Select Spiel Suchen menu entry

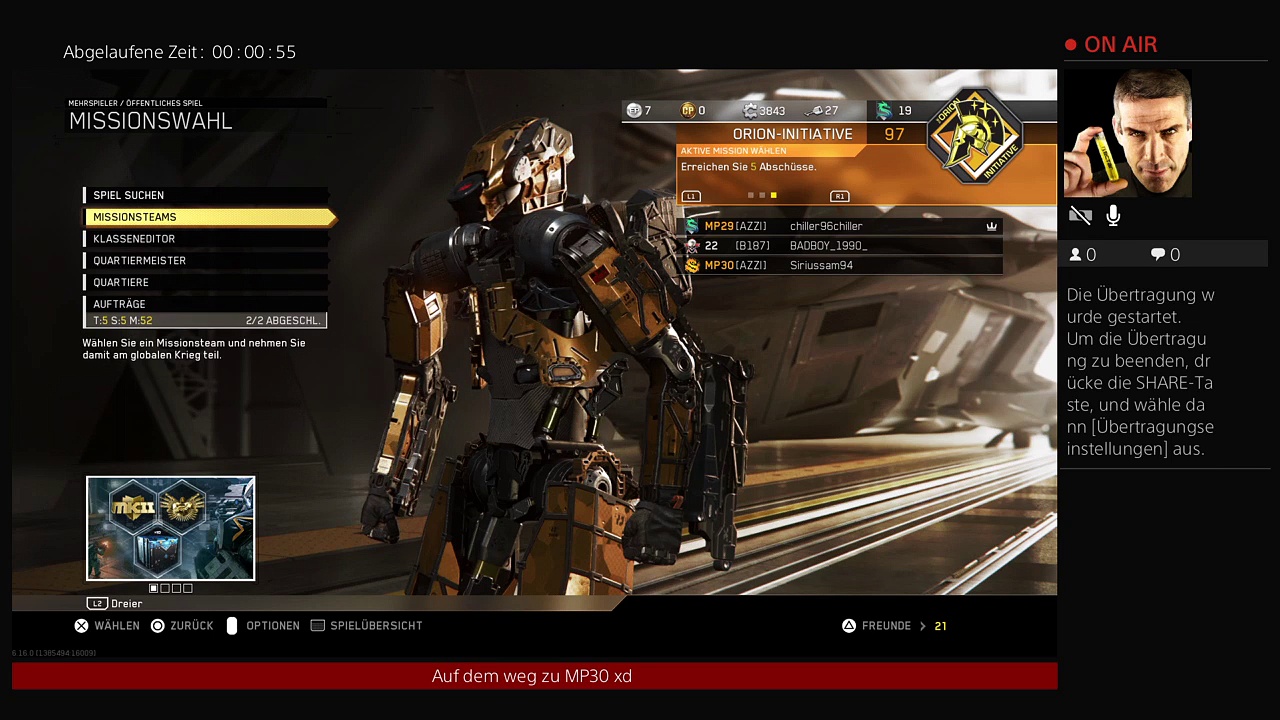pyautogui.click(x=128, y=195)
